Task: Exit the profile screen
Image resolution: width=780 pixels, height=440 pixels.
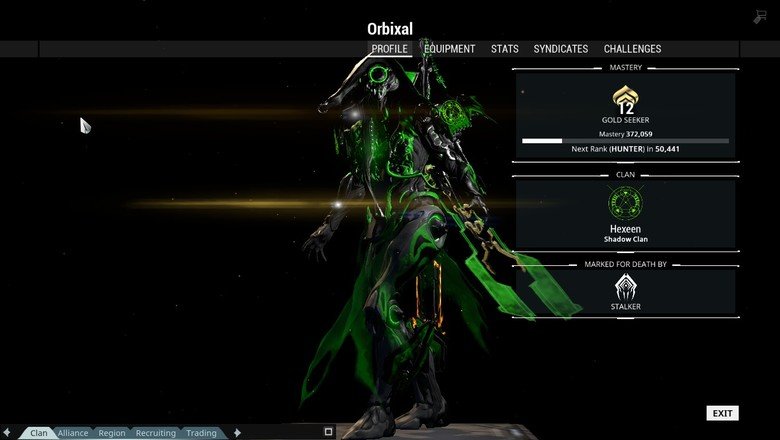Action: [x=722, y=413]
